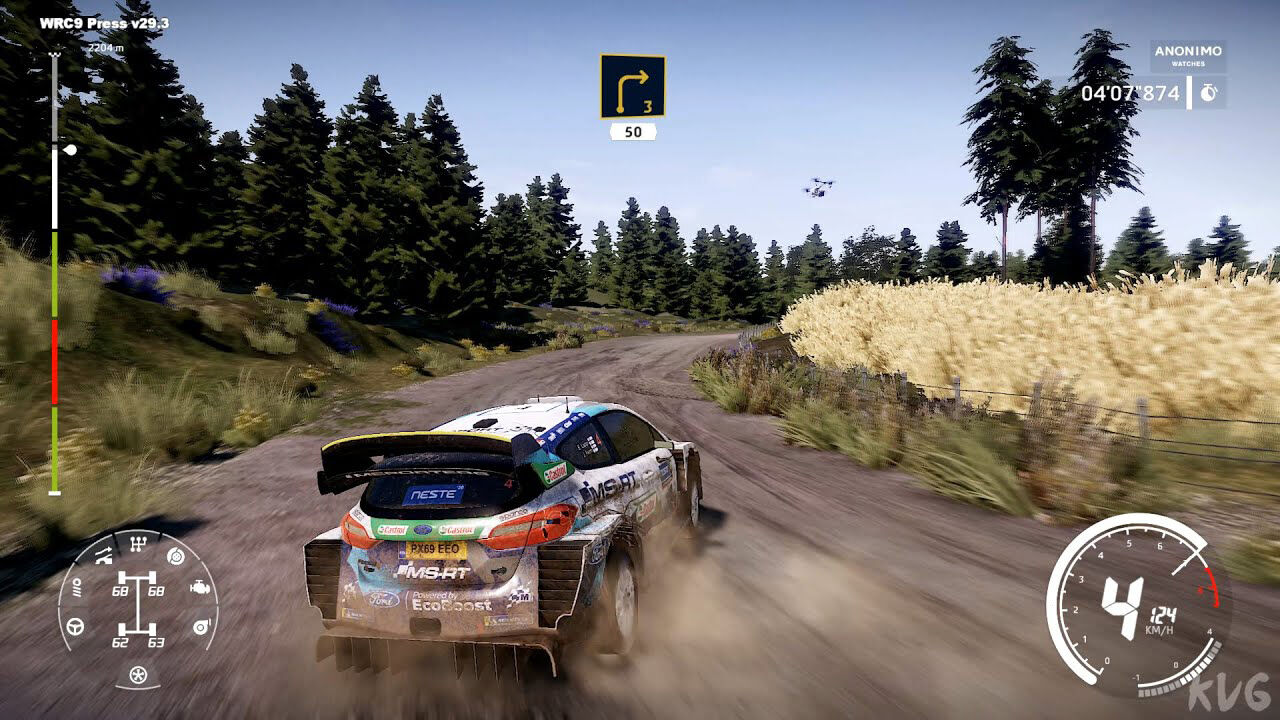This screenshot has height=720, width=1280.
Task: Select the radiator fan icon below the chassis
Action: click(137, 673)
